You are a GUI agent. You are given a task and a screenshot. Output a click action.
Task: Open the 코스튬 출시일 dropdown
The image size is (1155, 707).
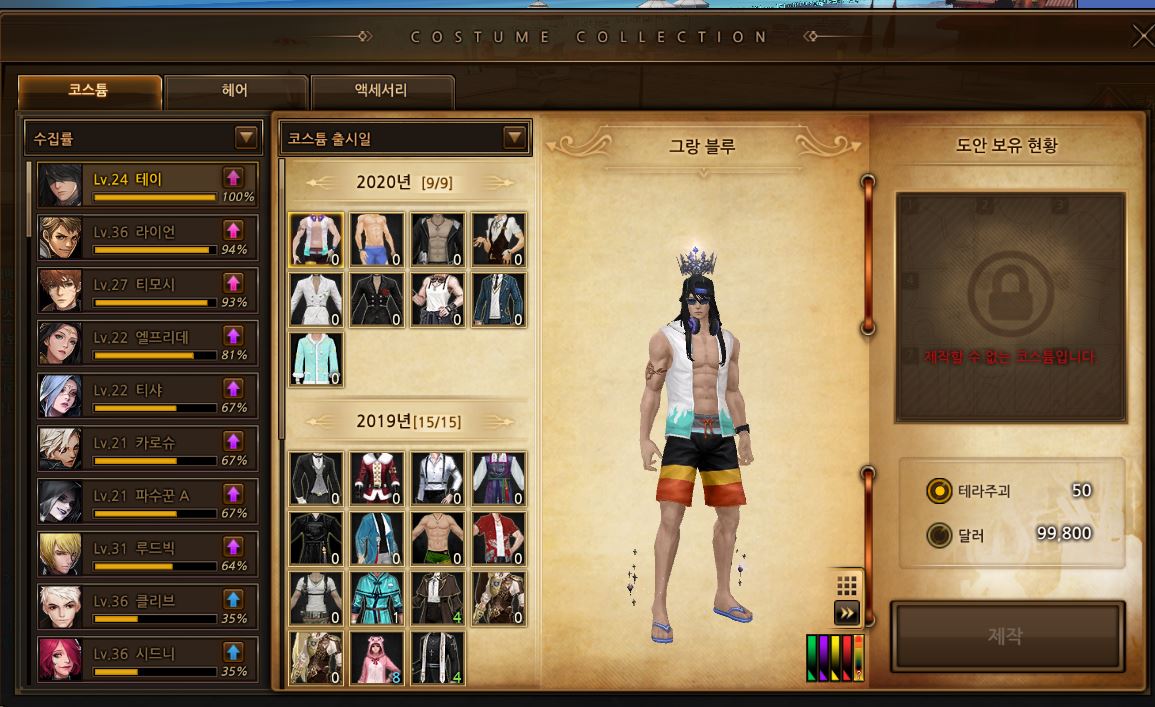(514, 138)
